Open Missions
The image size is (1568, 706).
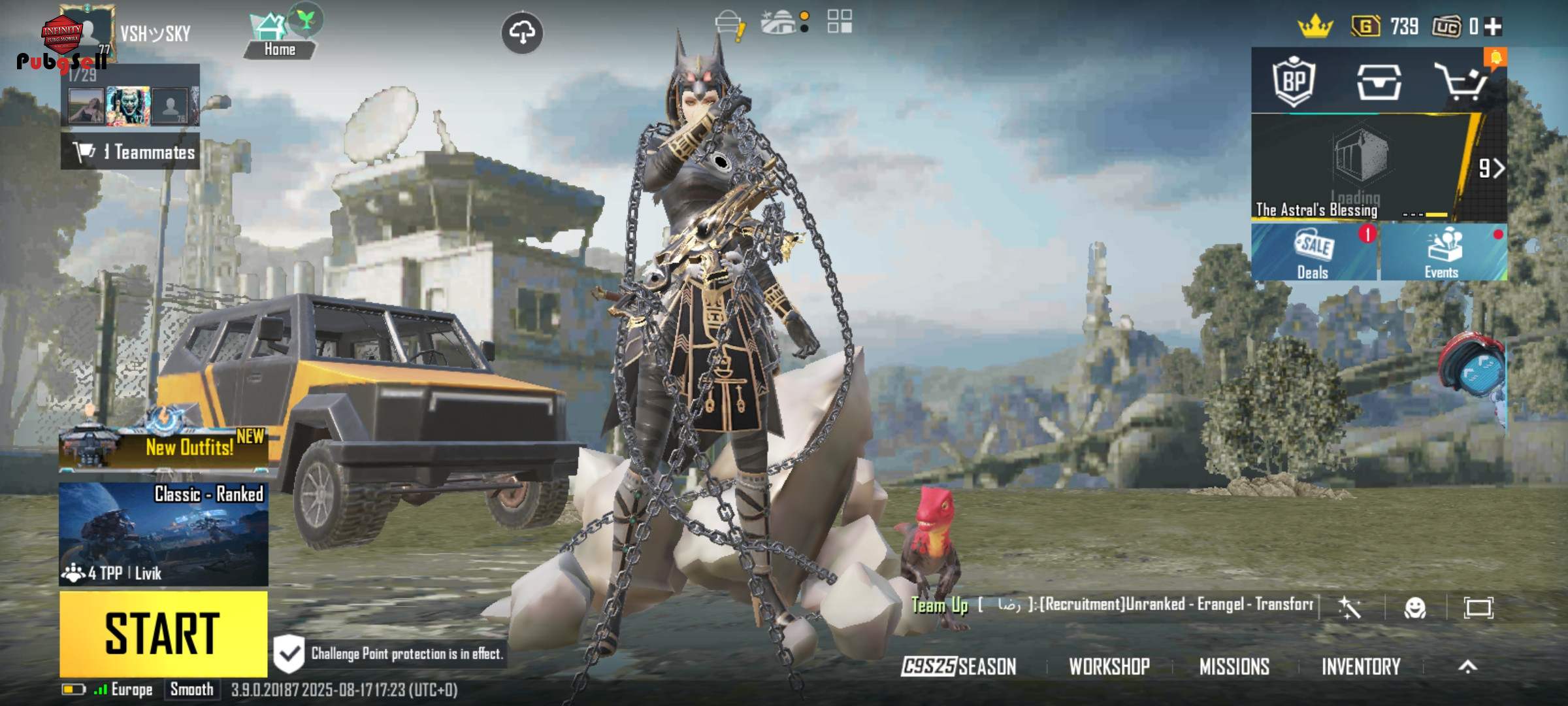pos(1234,666)
